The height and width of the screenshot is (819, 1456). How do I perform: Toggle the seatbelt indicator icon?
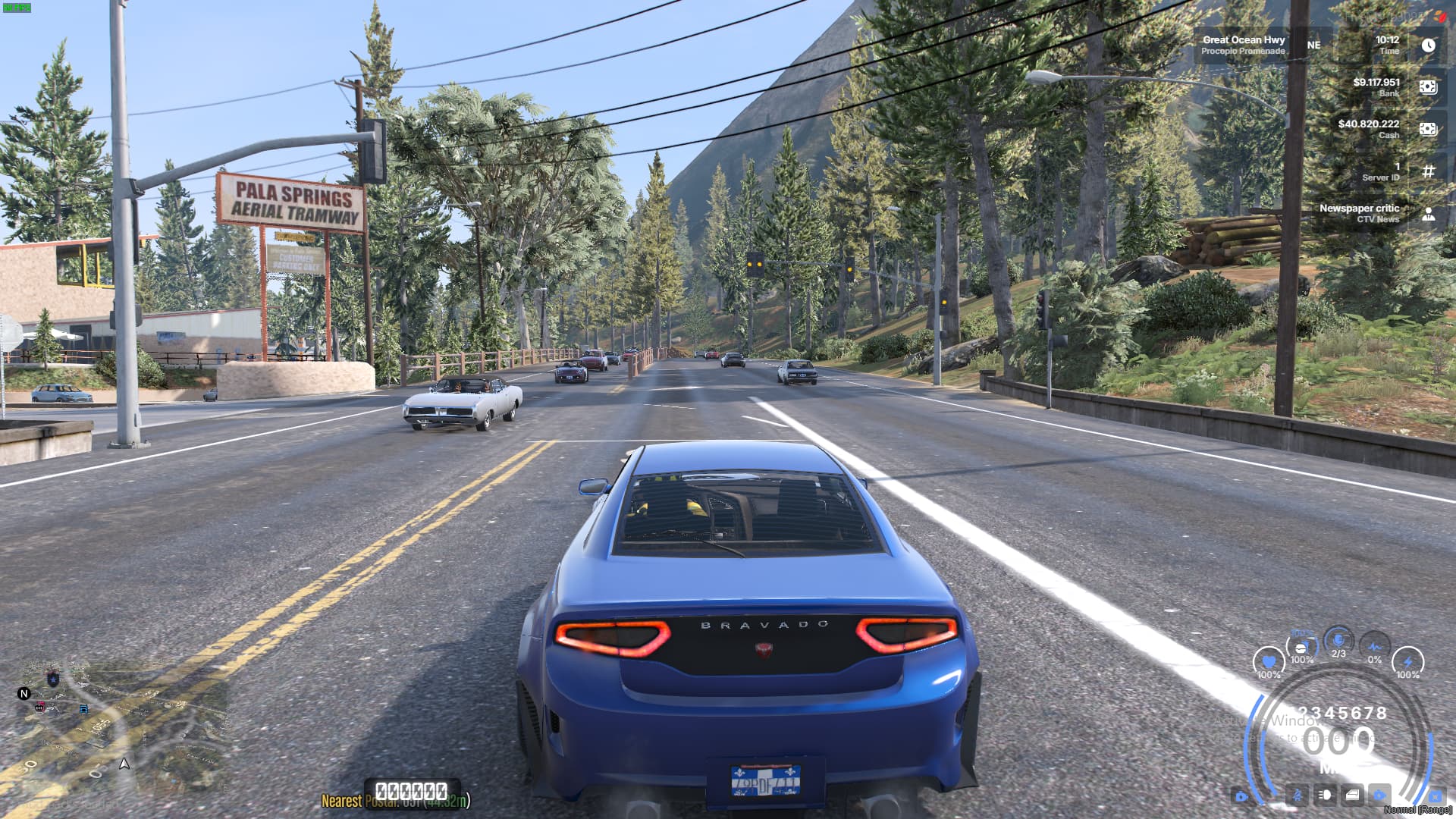(1298, 795)
